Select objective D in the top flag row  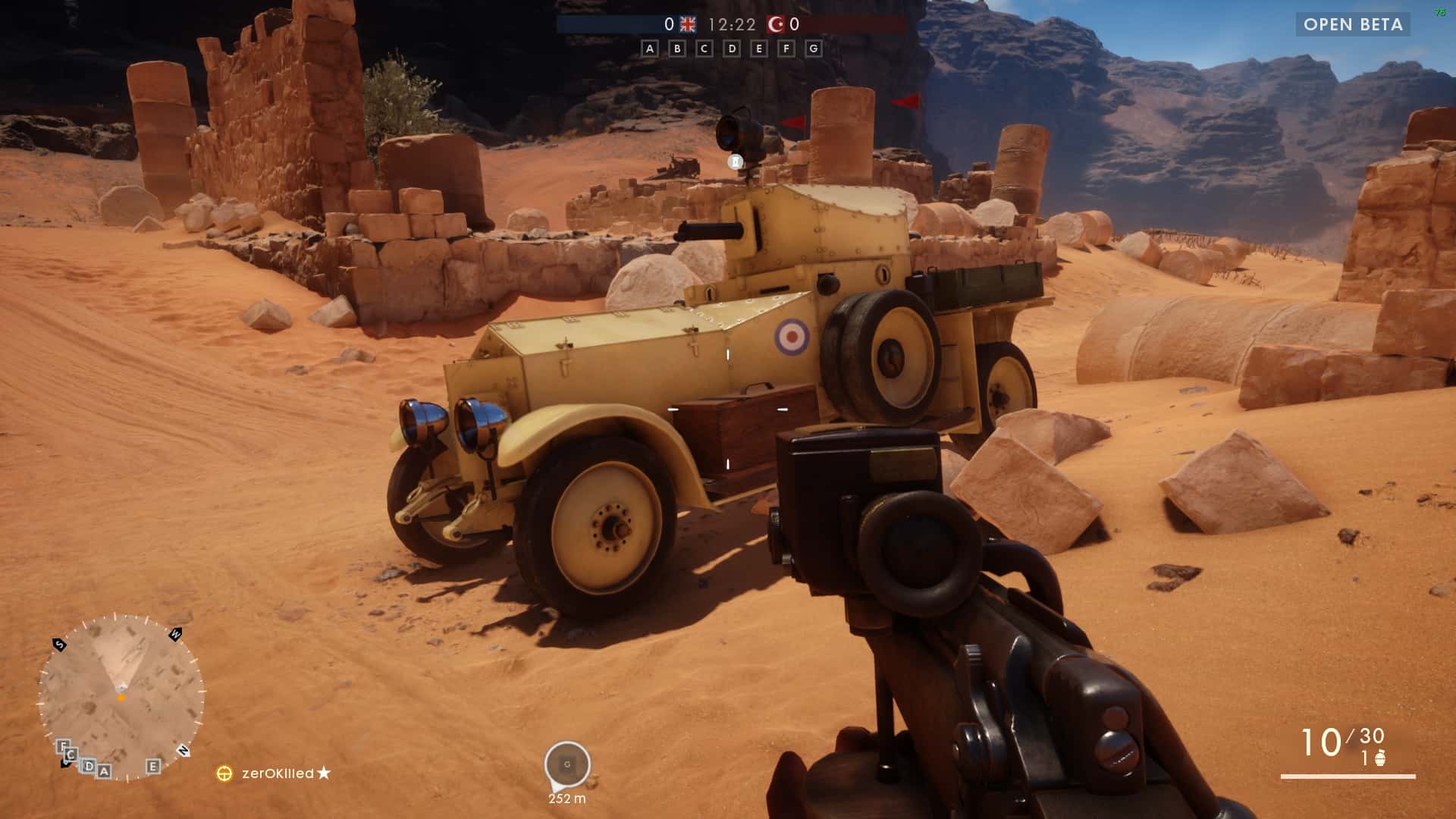click(732, 49)
